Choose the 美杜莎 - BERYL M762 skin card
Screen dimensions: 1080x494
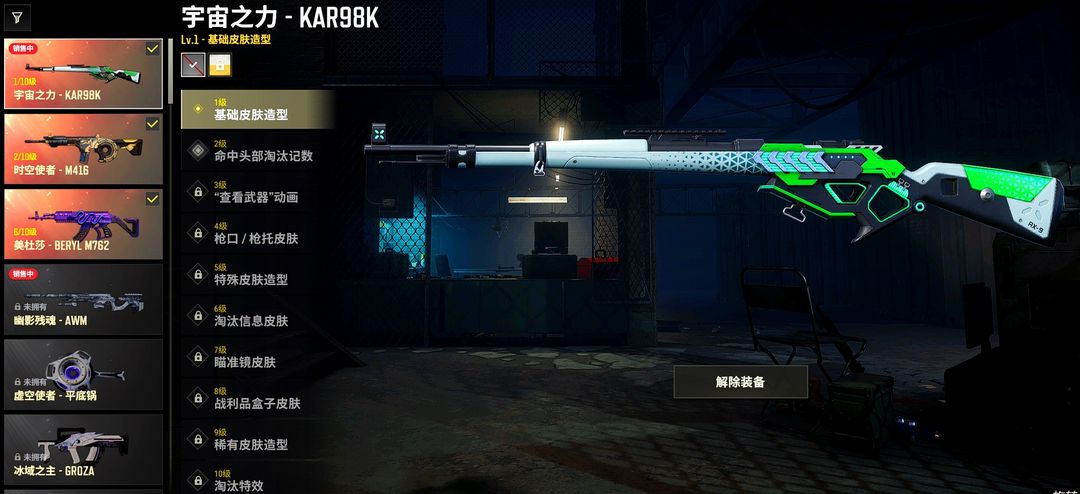(x=83, y=224)
